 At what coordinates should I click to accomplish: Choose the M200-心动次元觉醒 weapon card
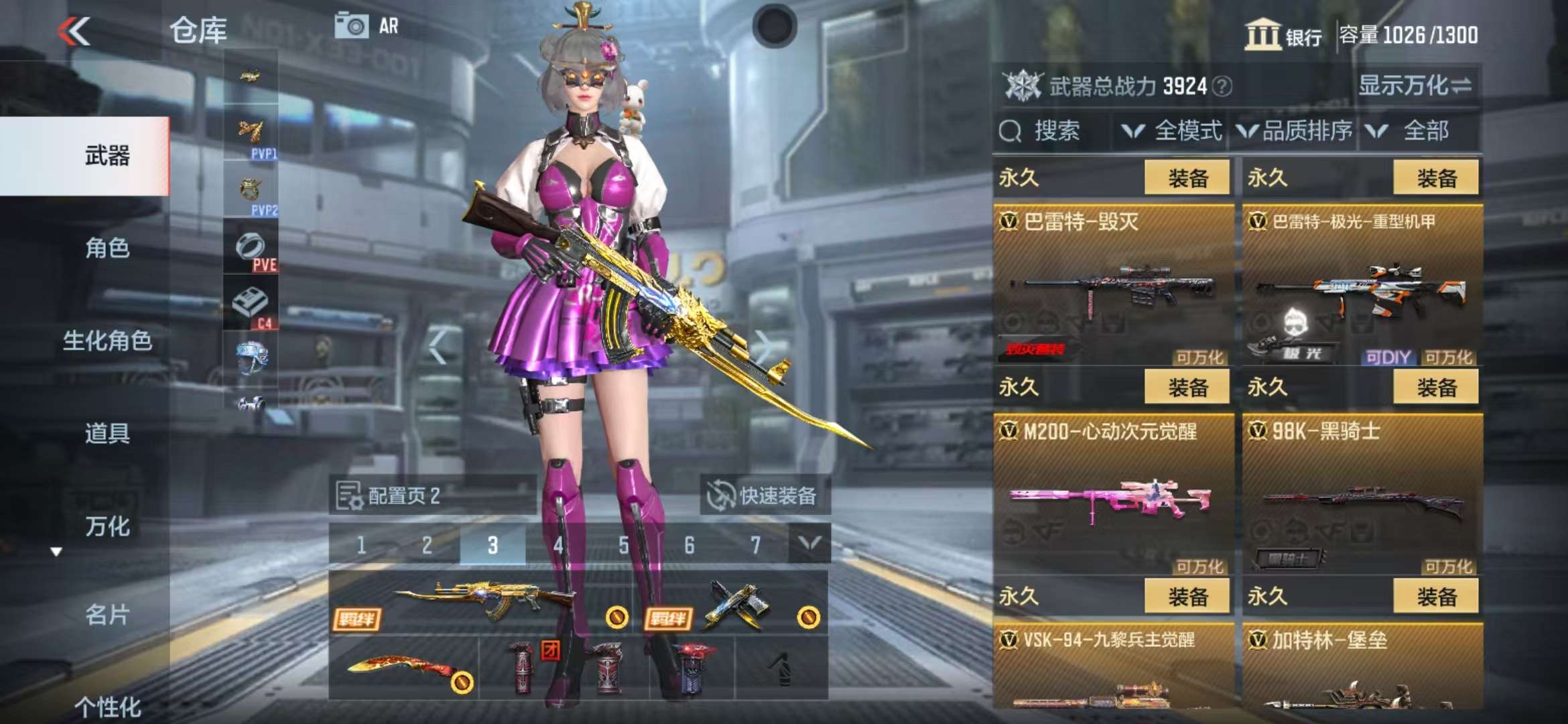pyautogui.click(x=1113, y=494)
